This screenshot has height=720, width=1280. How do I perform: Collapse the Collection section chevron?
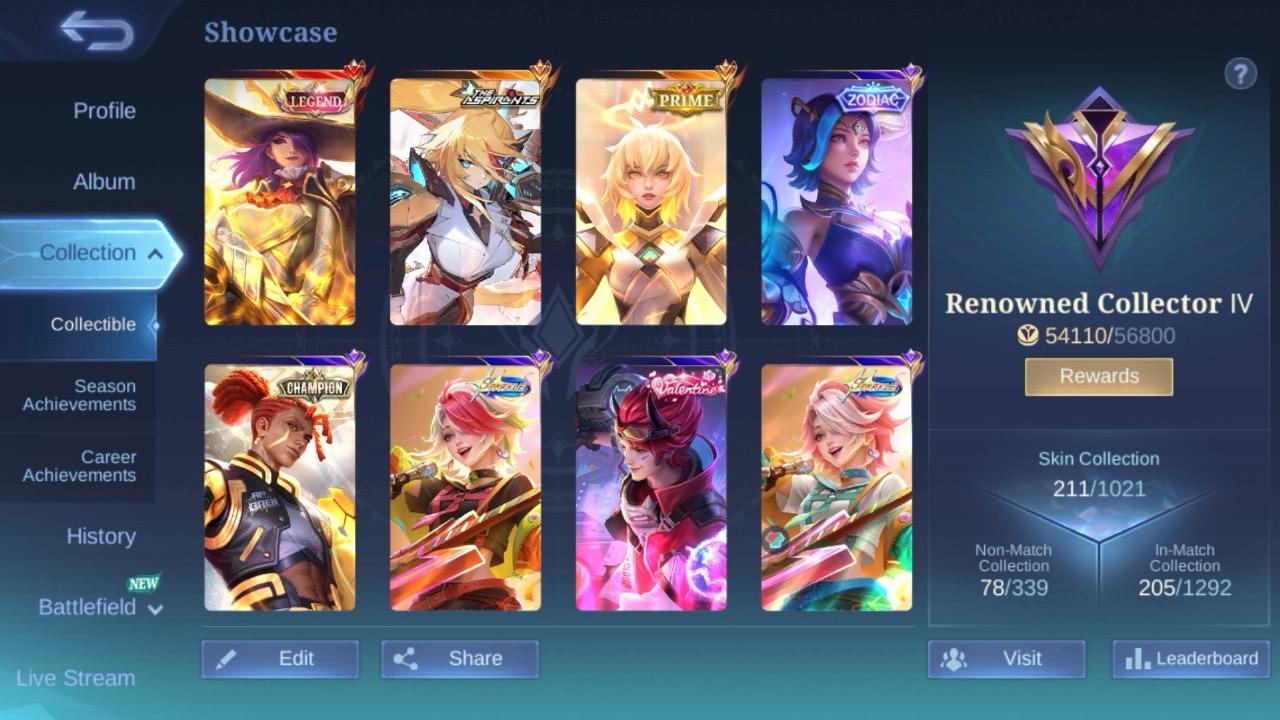point(157,253)
